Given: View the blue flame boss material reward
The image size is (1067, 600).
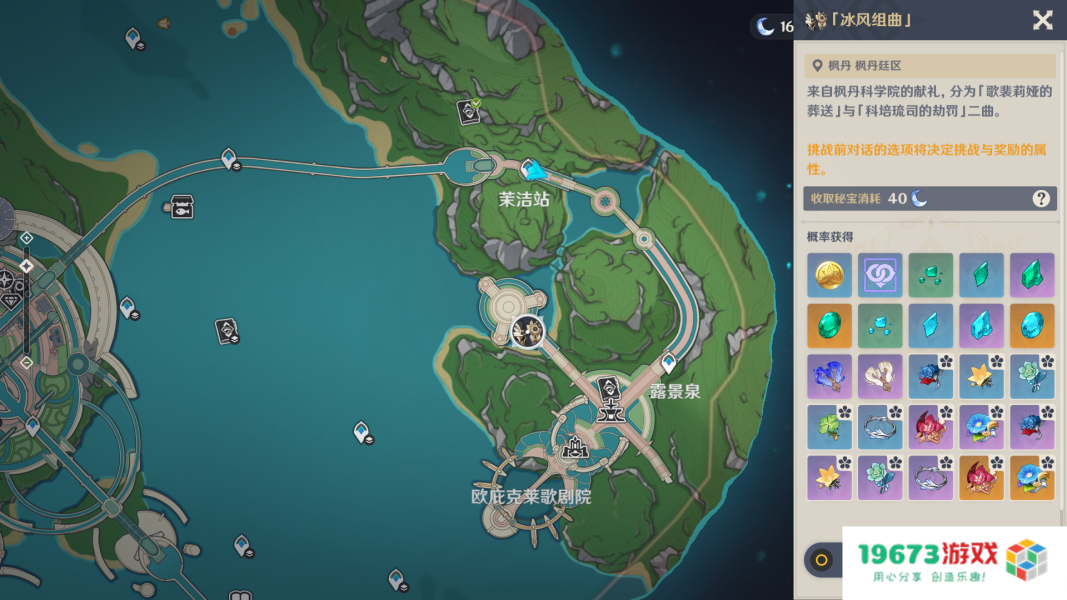Looking at the screenshot, I should click(x=829, y=377).
